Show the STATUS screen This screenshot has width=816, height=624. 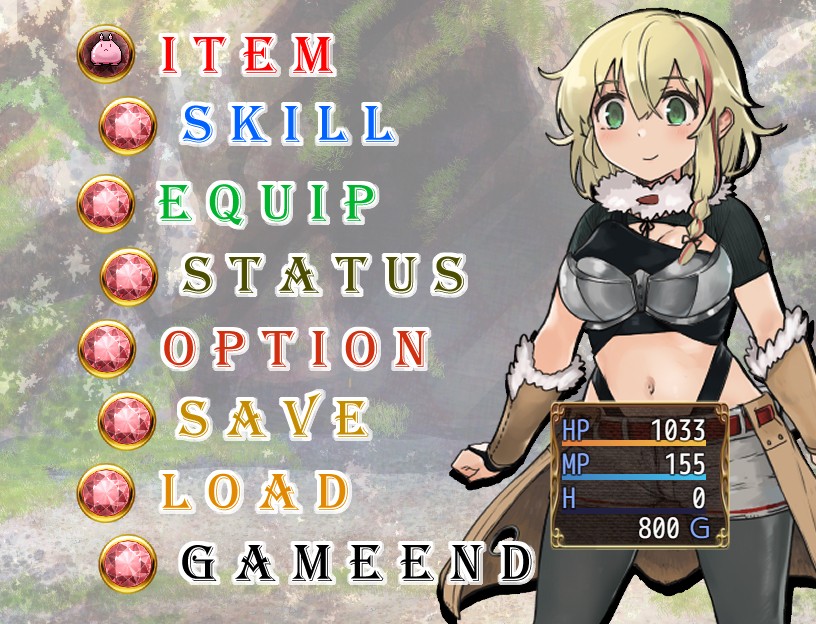coord(324,274)
